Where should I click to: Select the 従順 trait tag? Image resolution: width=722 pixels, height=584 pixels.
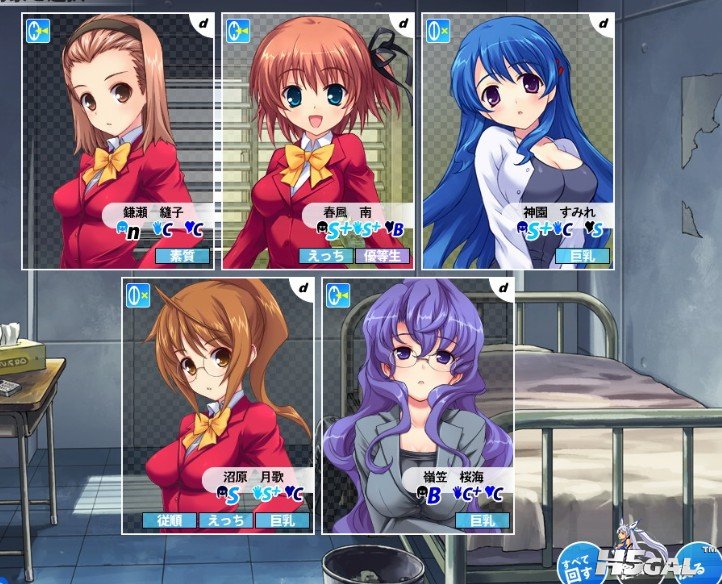[169, 521]
